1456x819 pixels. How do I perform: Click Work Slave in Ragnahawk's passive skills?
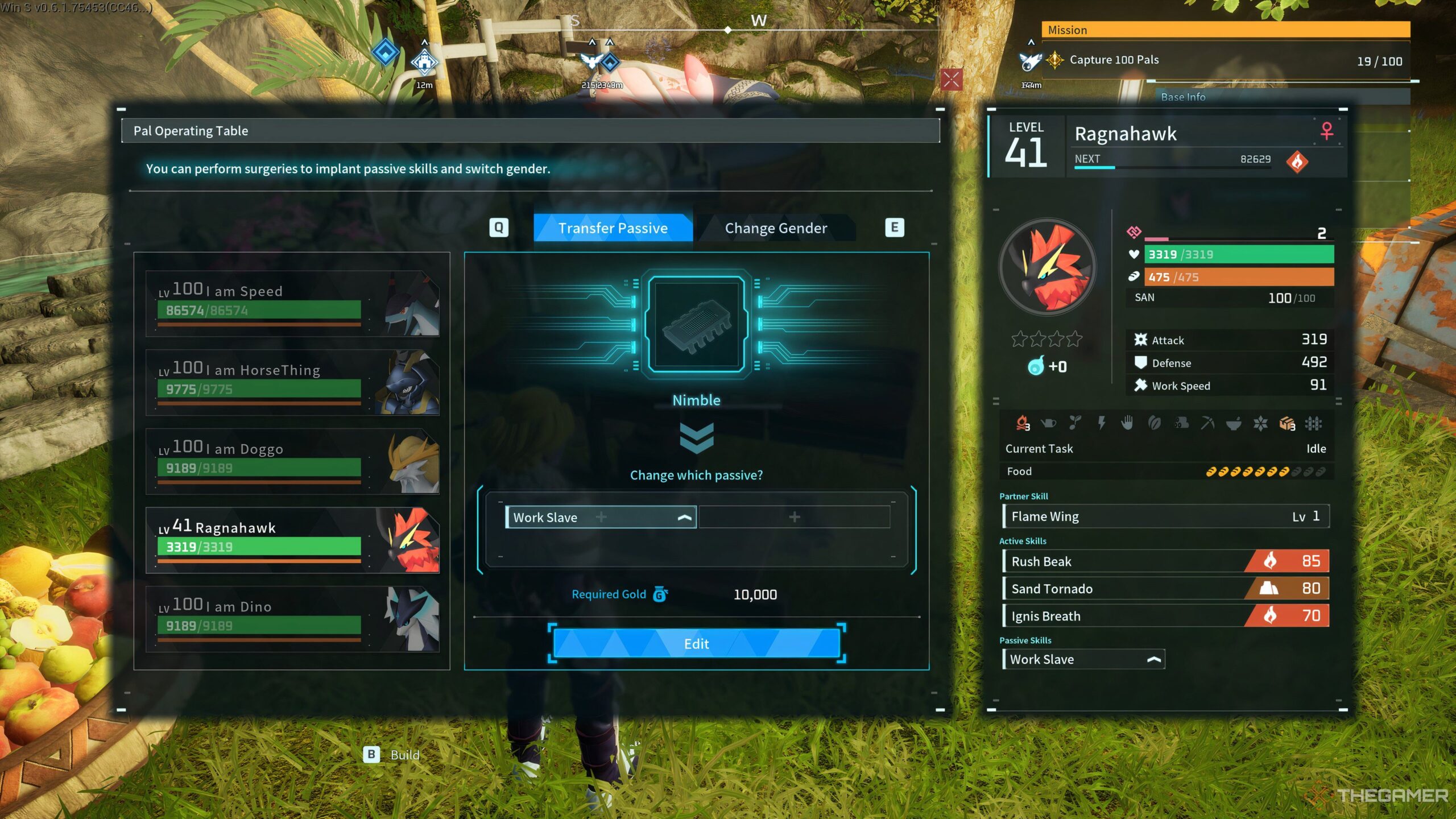coord(1083,659)
